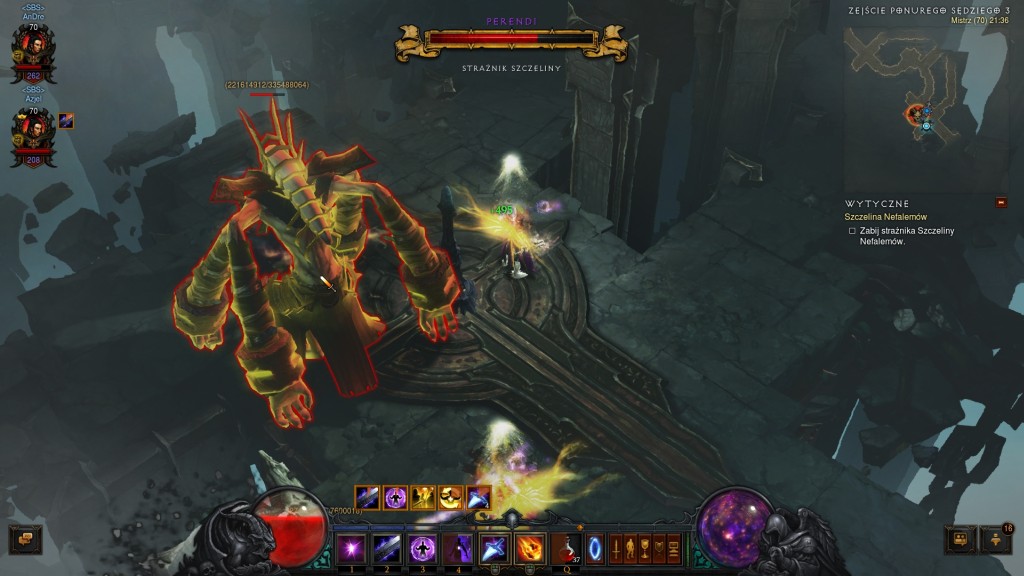Viewport: 1024px width, 576px height.
Task: Open the chat window button
Action: (x=25, y=540)
